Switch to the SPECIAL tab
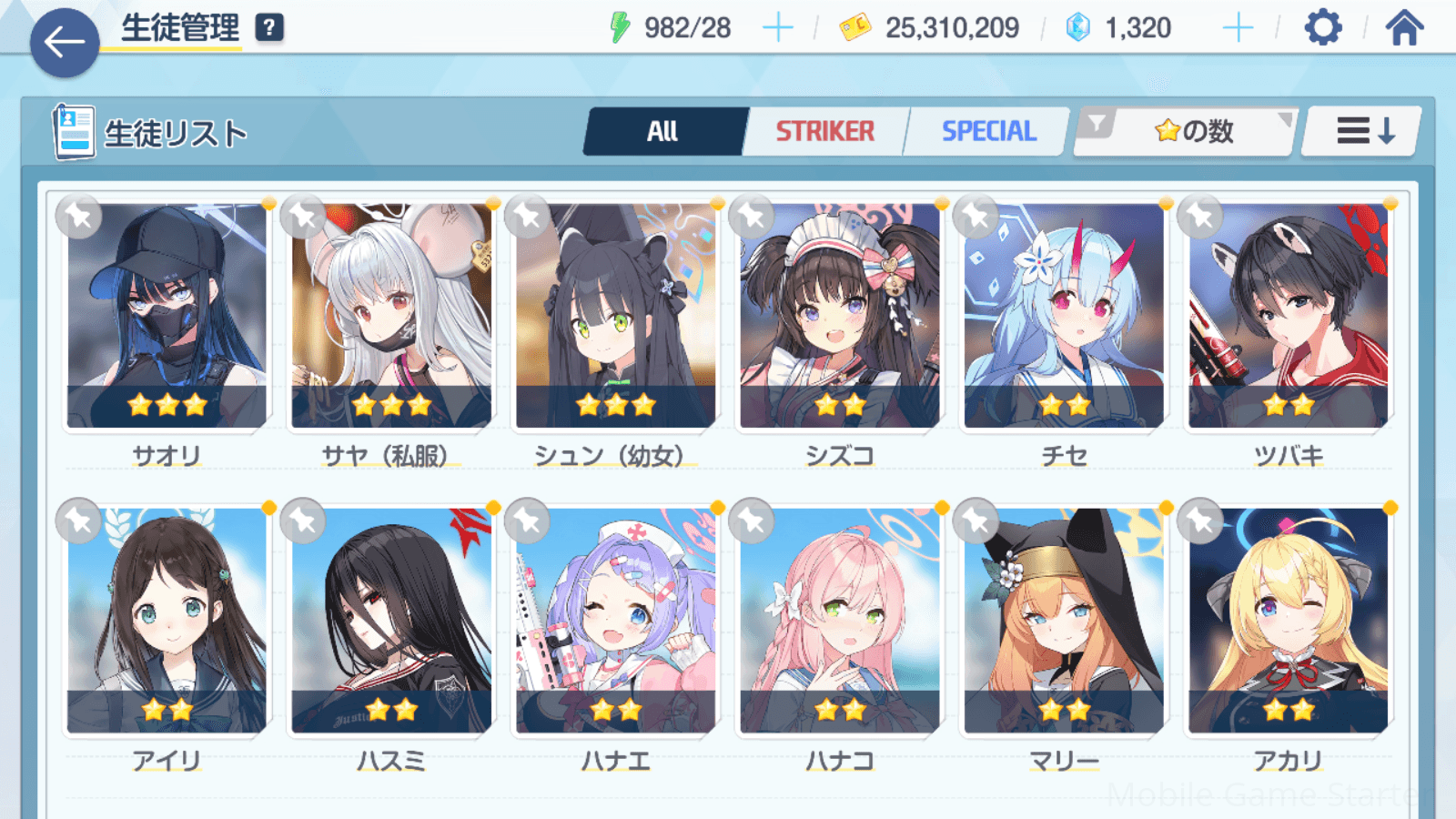The image size is (1456, 819). (988, 132)
